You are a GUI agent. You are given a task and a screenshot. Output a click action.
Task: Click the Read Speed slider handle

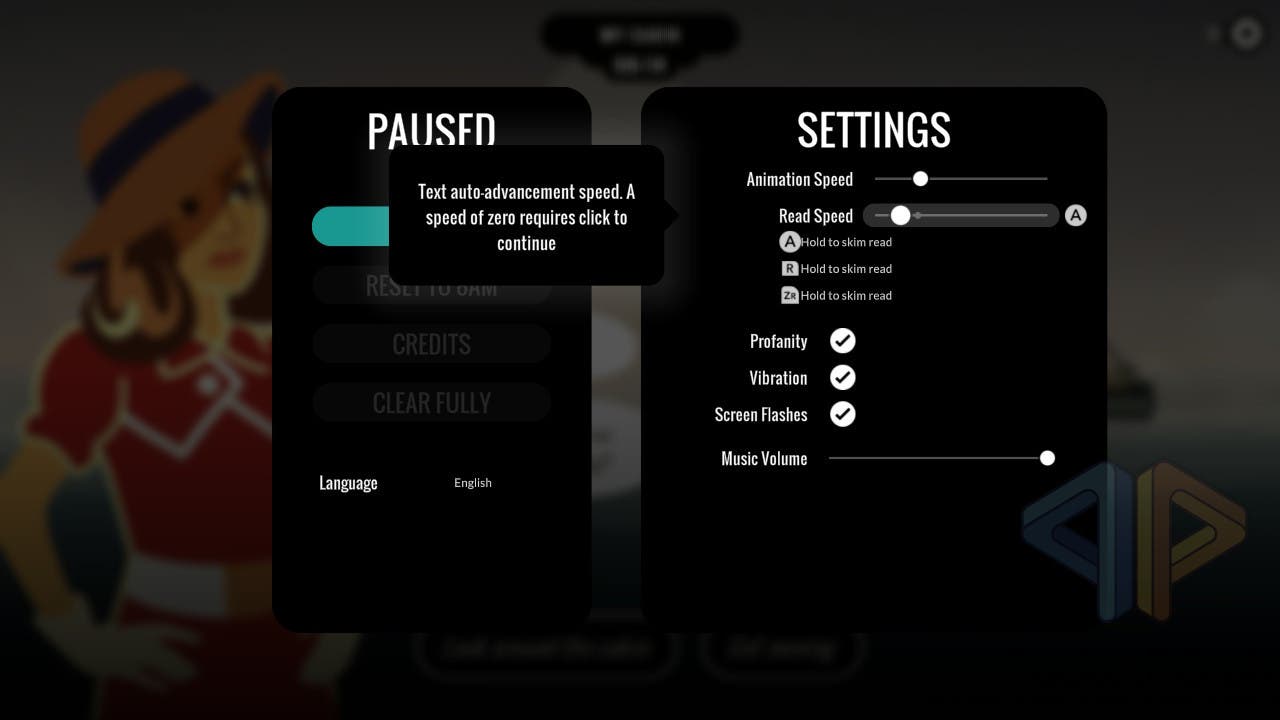pos(900,215)
